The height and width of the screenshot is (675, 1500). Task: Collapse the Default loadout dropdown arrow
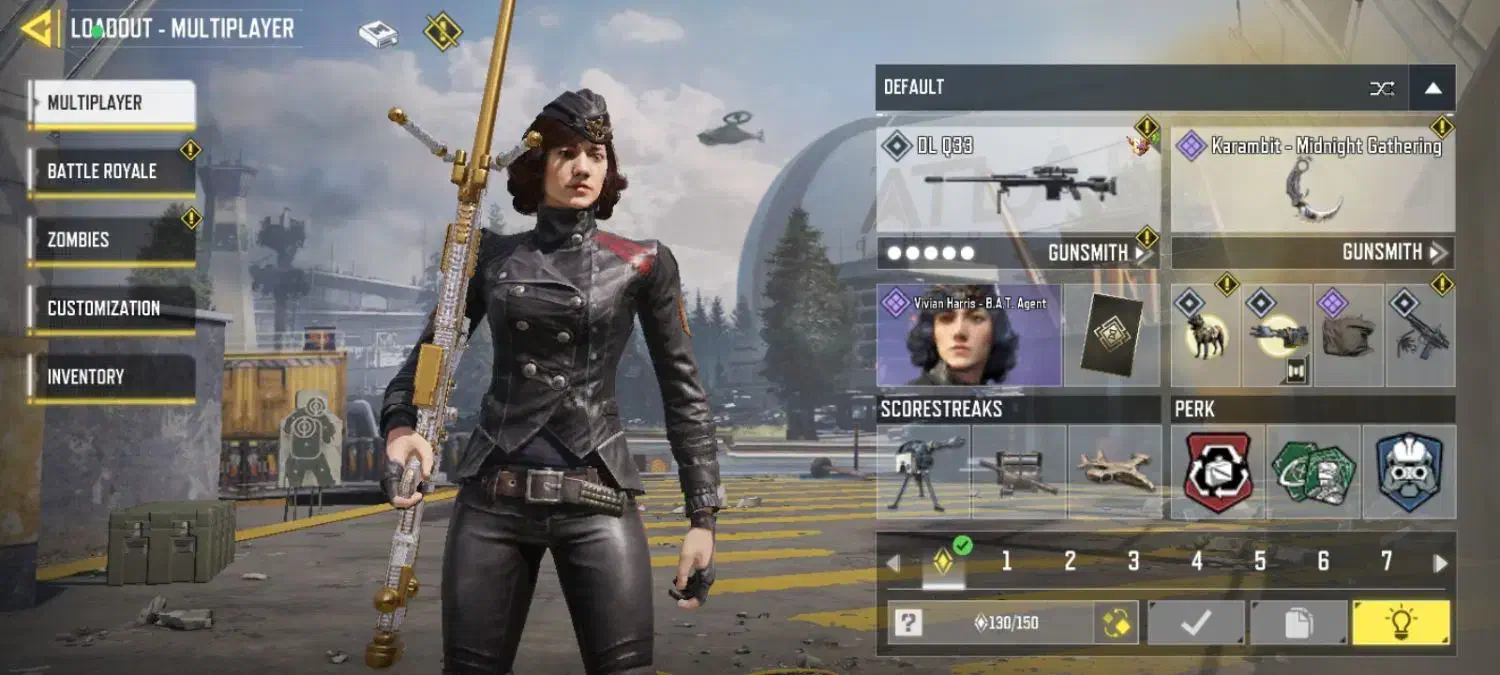click(1433, 88)
